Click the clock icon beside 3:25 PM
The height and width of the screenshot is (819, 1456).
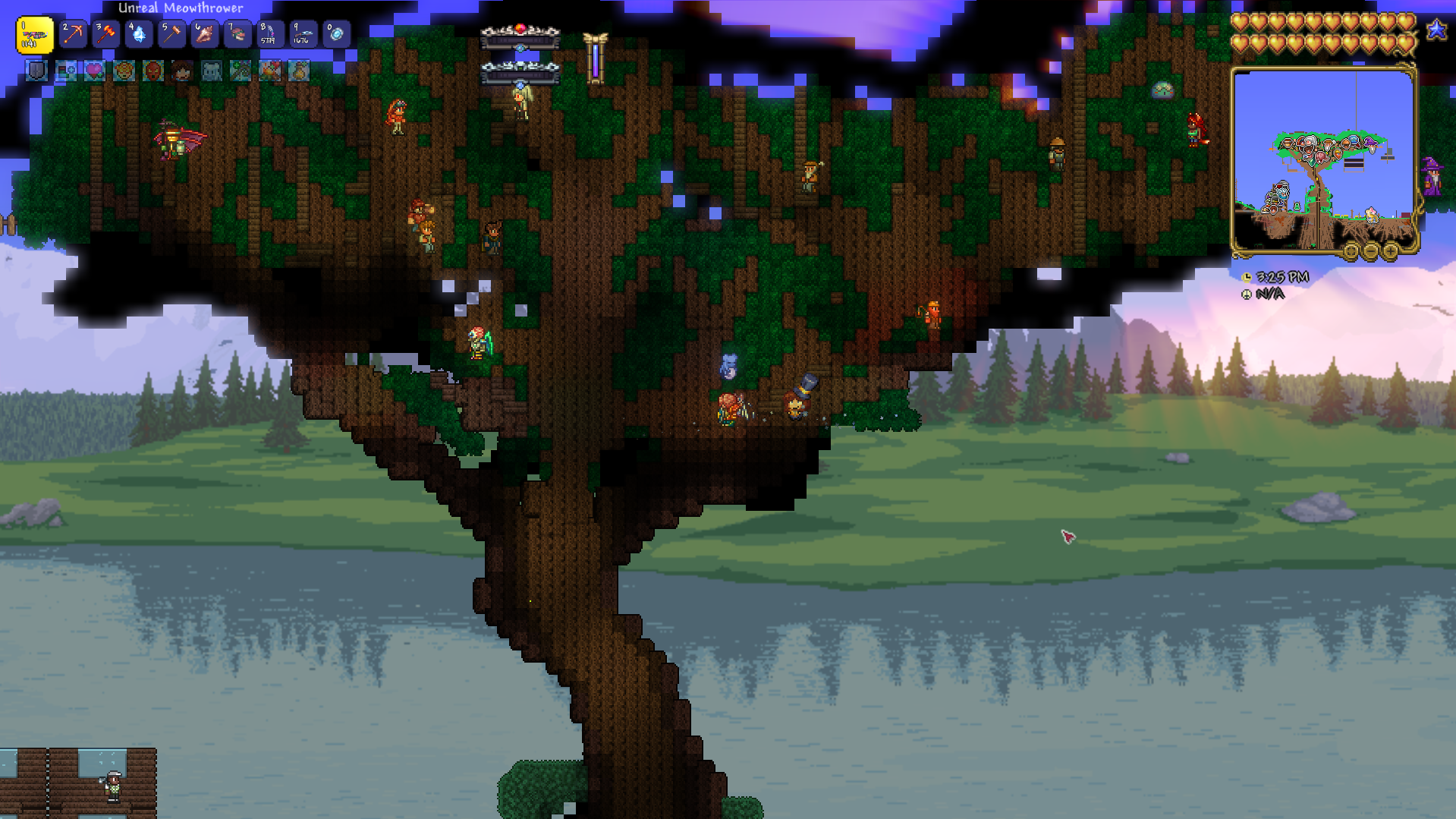1247,278
